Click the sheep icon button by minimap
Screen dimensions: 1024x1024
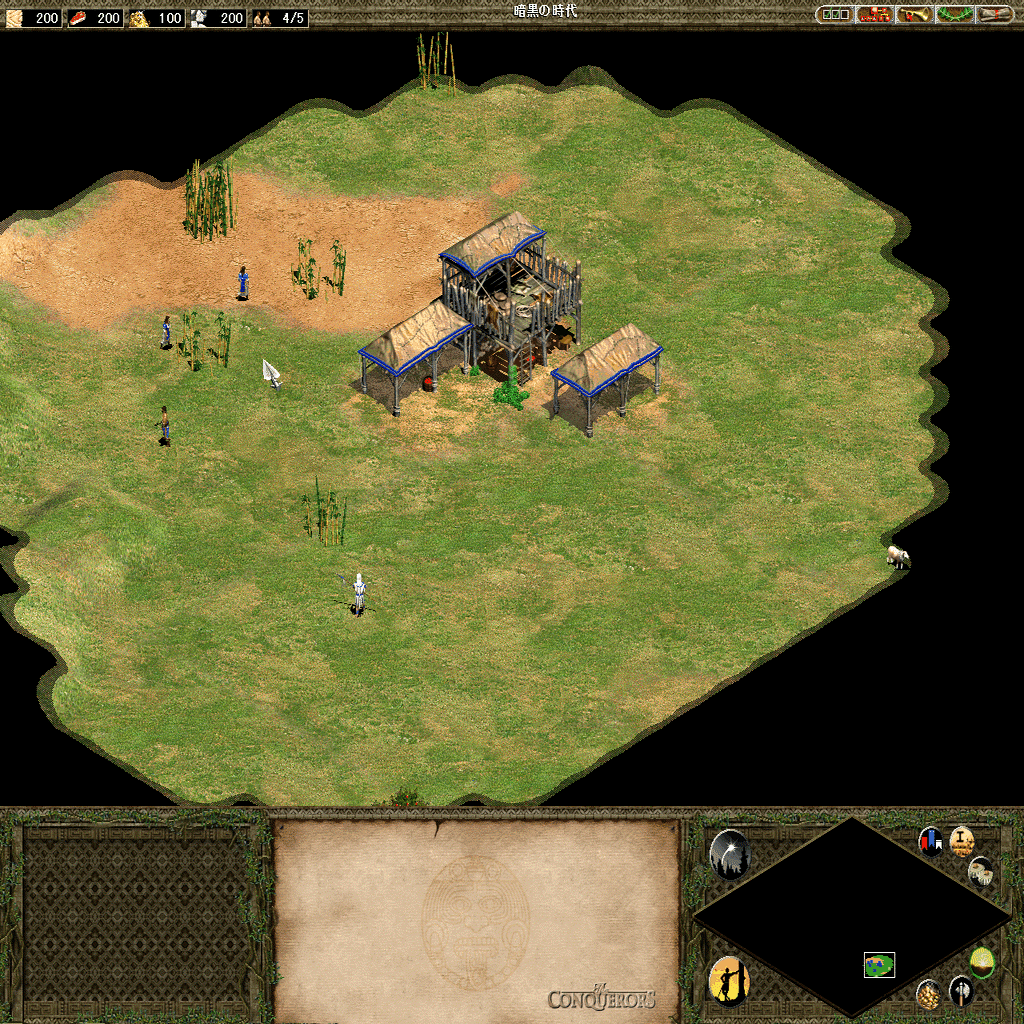[x=981, y=872]
